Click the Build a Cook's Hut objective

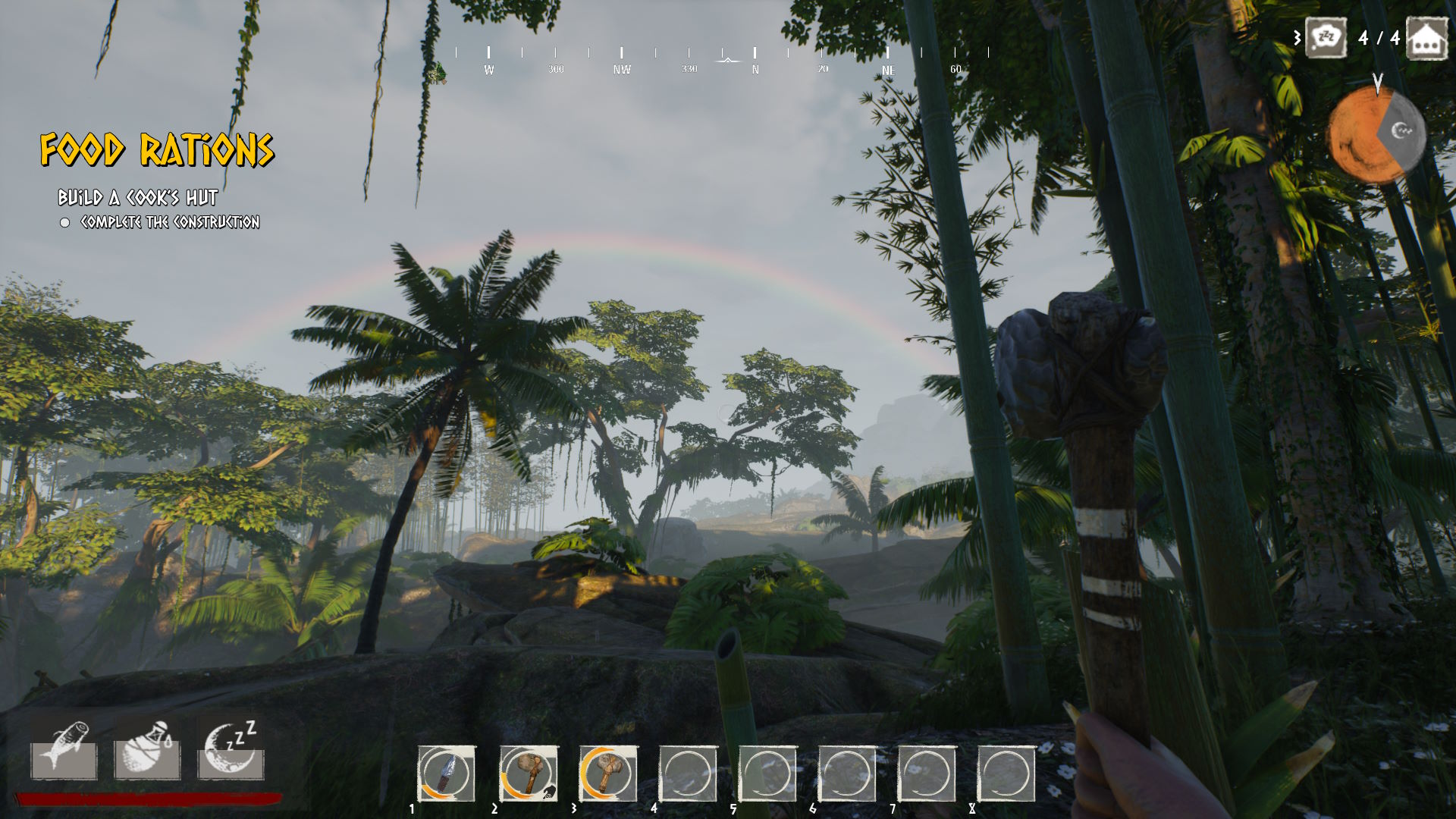click(x=138, y=198)
